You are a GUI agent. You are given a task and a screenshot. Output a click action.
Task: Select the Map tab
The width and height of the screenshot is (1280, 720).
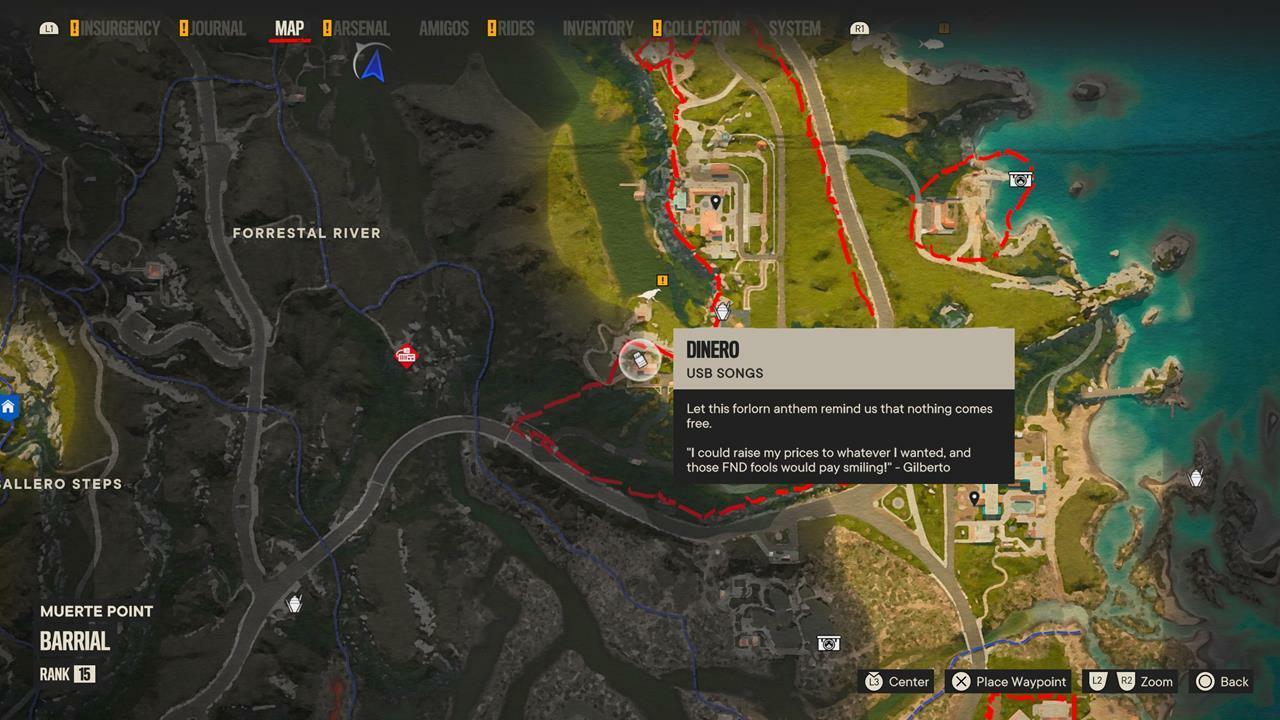coord(289,29)
